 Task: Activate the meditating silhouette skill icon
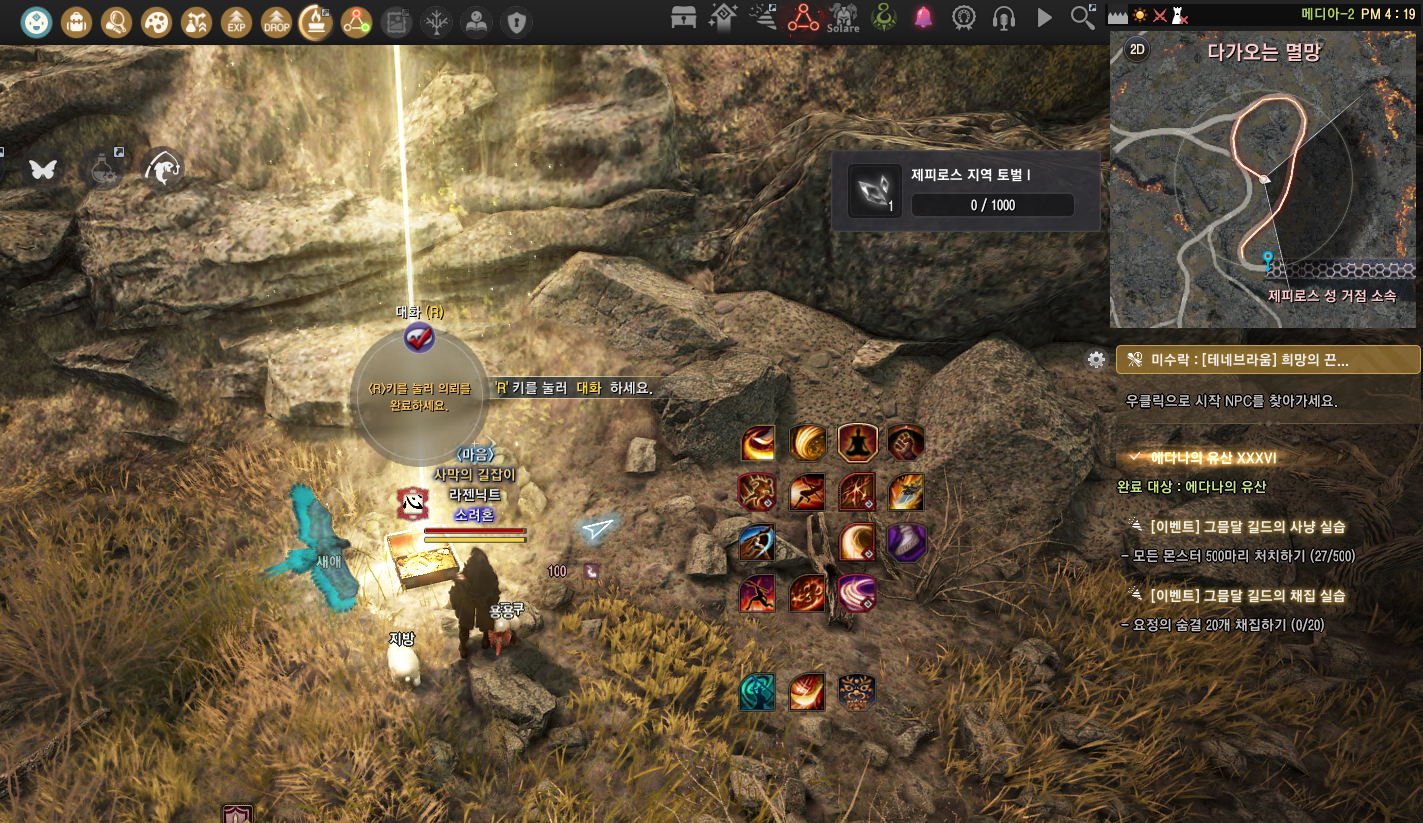pyautogui.click(x=857, y=442)
